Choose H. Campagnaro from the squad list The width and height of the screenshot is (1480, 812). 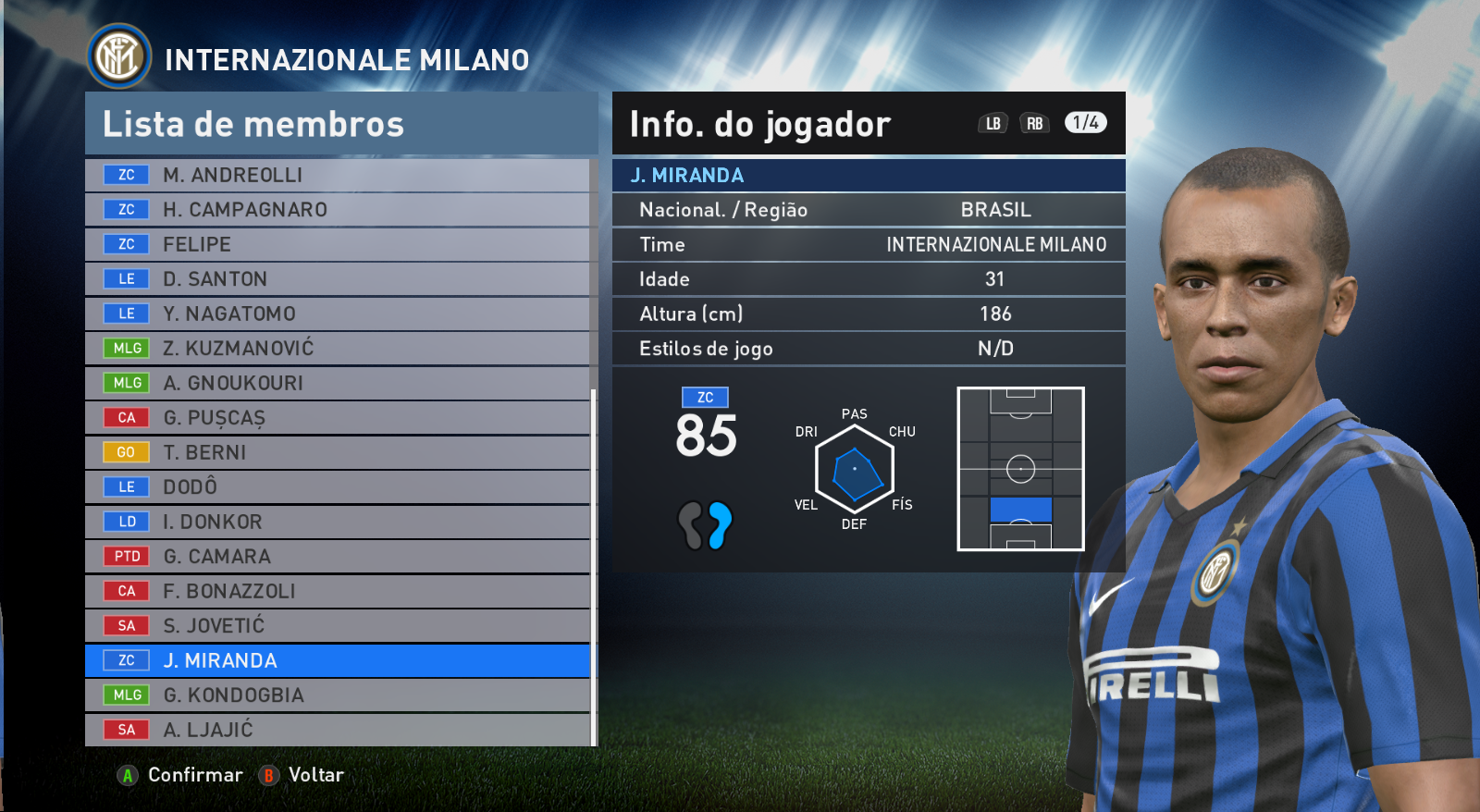[338, 210]
